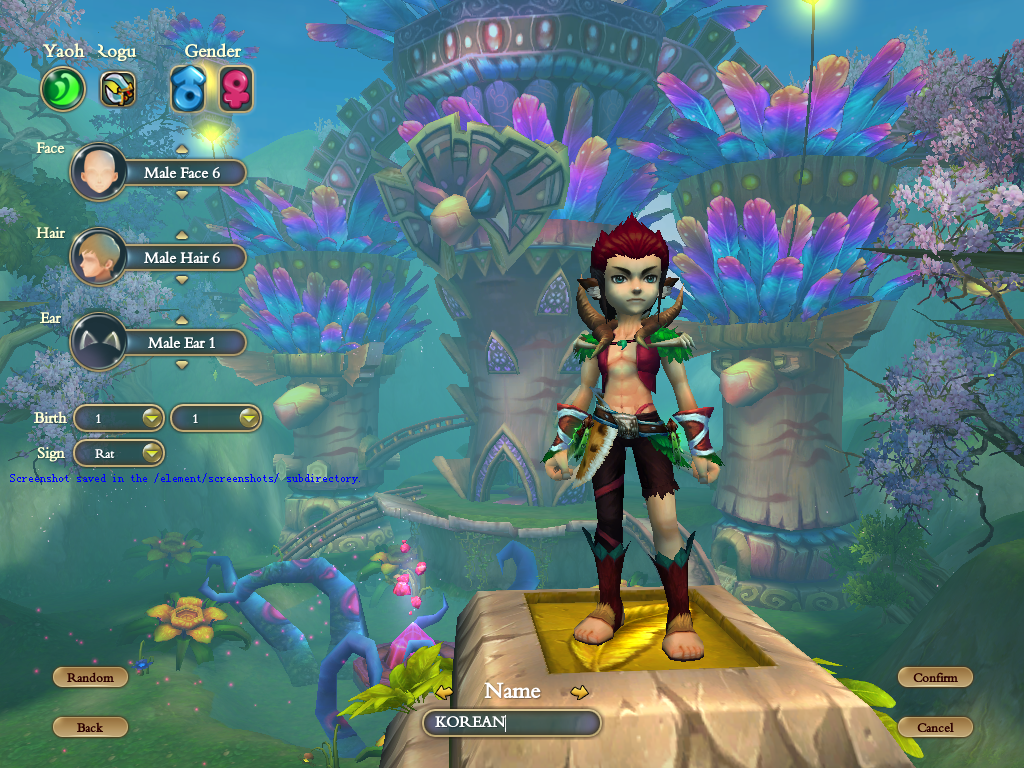The width and height of the screenshot is (1024, 768).
Task: Rotate character with left arrow near Name
Action: [x=445, y=691]
